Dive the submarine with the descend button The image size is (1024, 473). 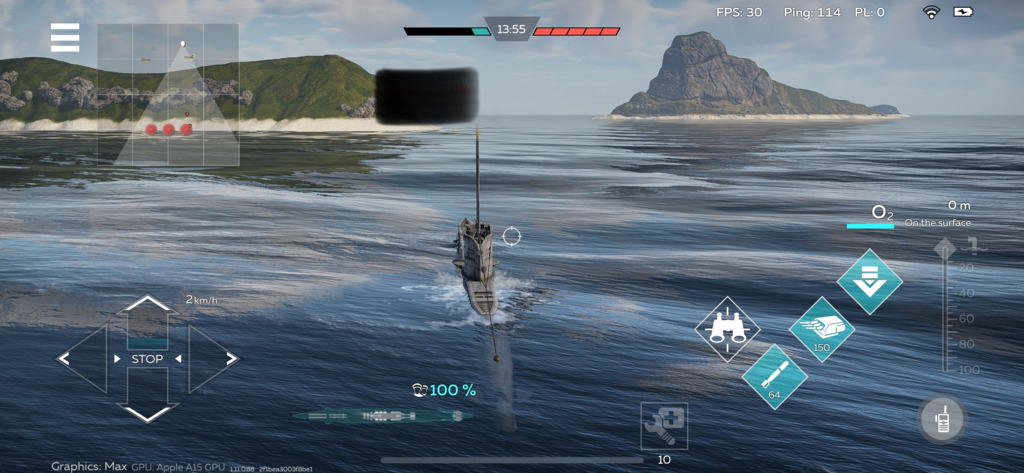pos(869,281)
